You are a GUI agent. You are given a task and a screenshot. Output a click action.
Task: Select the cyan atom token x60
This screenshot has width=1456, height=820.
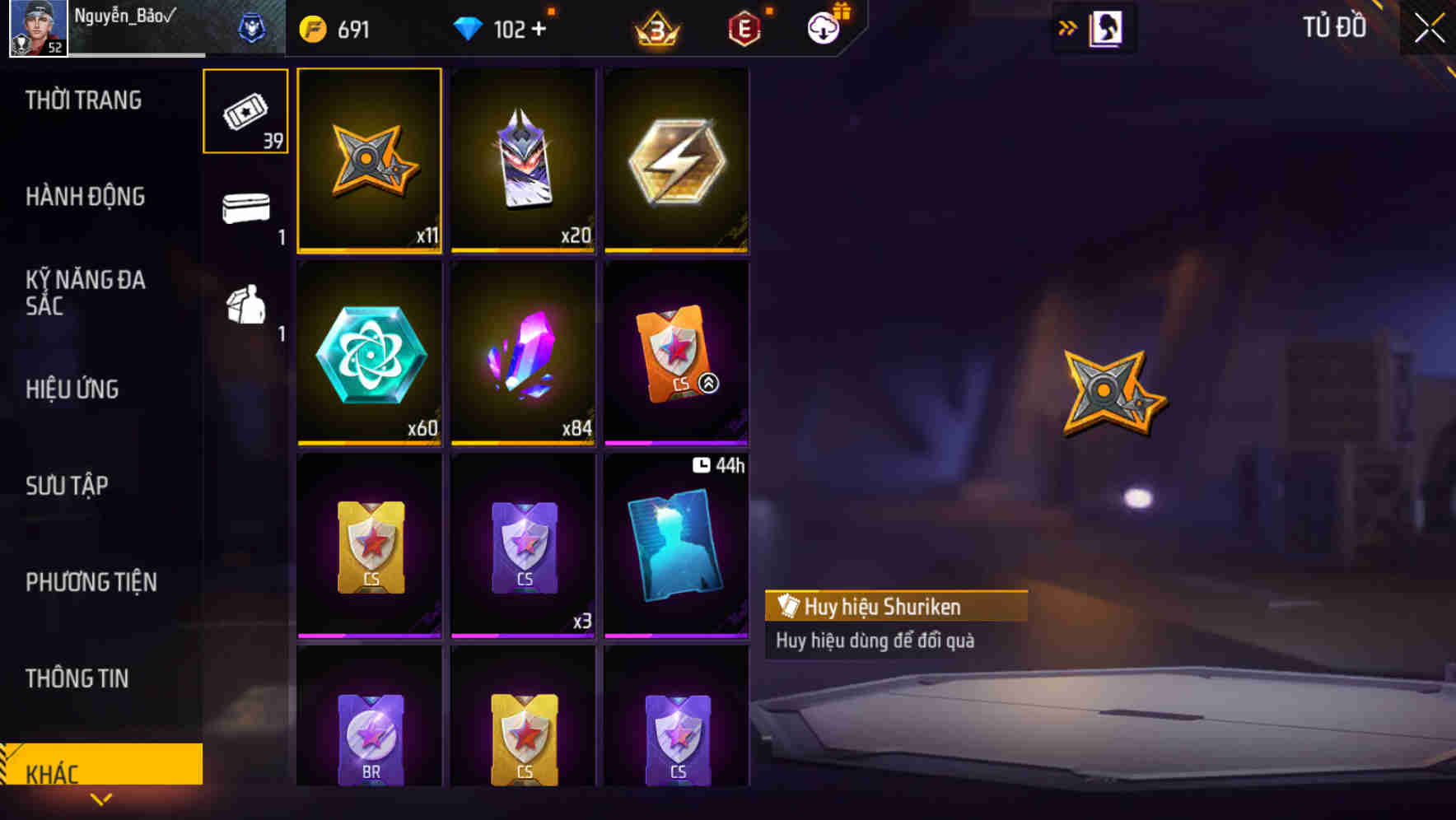(x=369, y=354)
